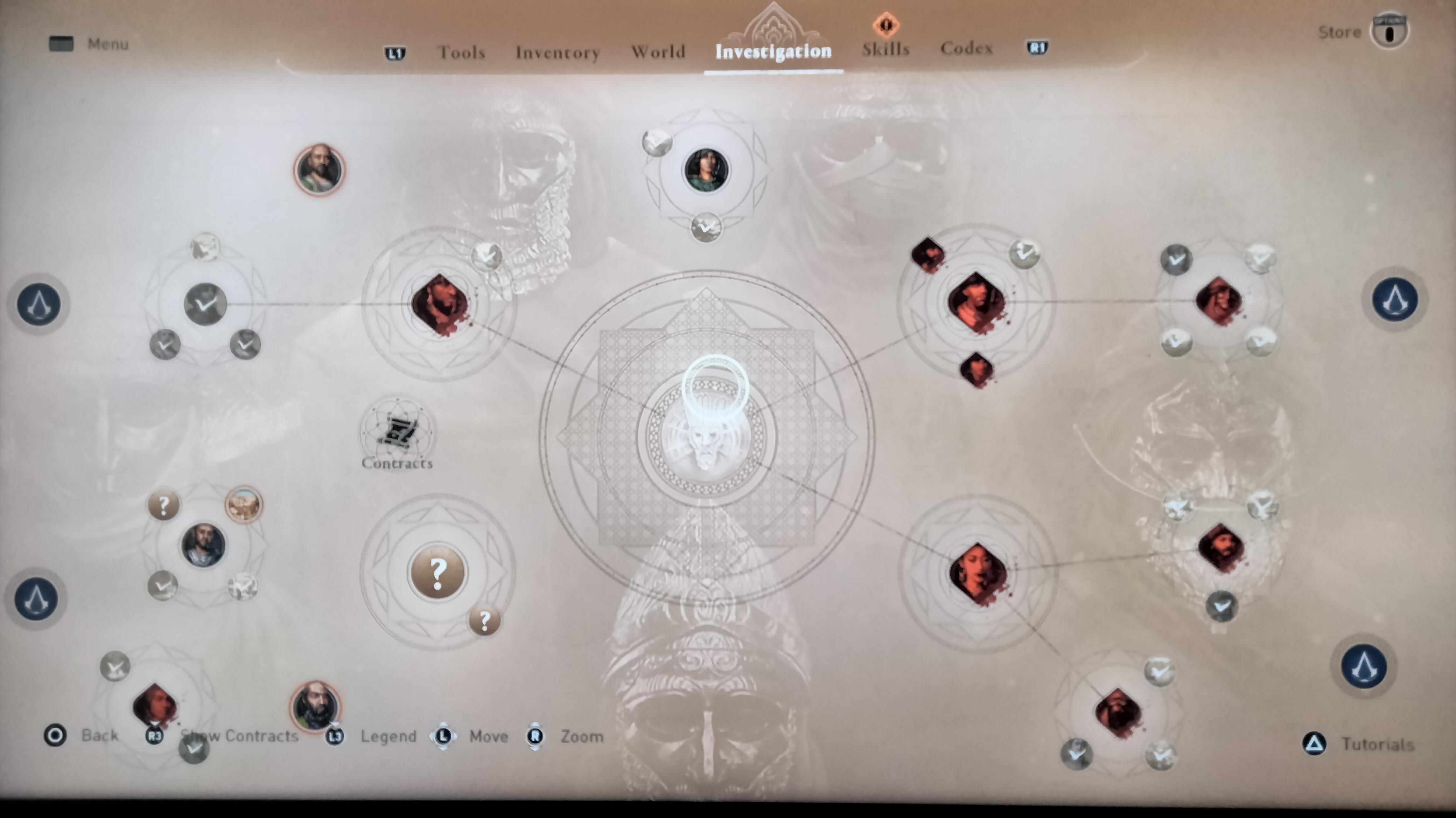1456x818 pixels.
Task: Select the checkmark node in left cluster
Action: click(205, 304)
